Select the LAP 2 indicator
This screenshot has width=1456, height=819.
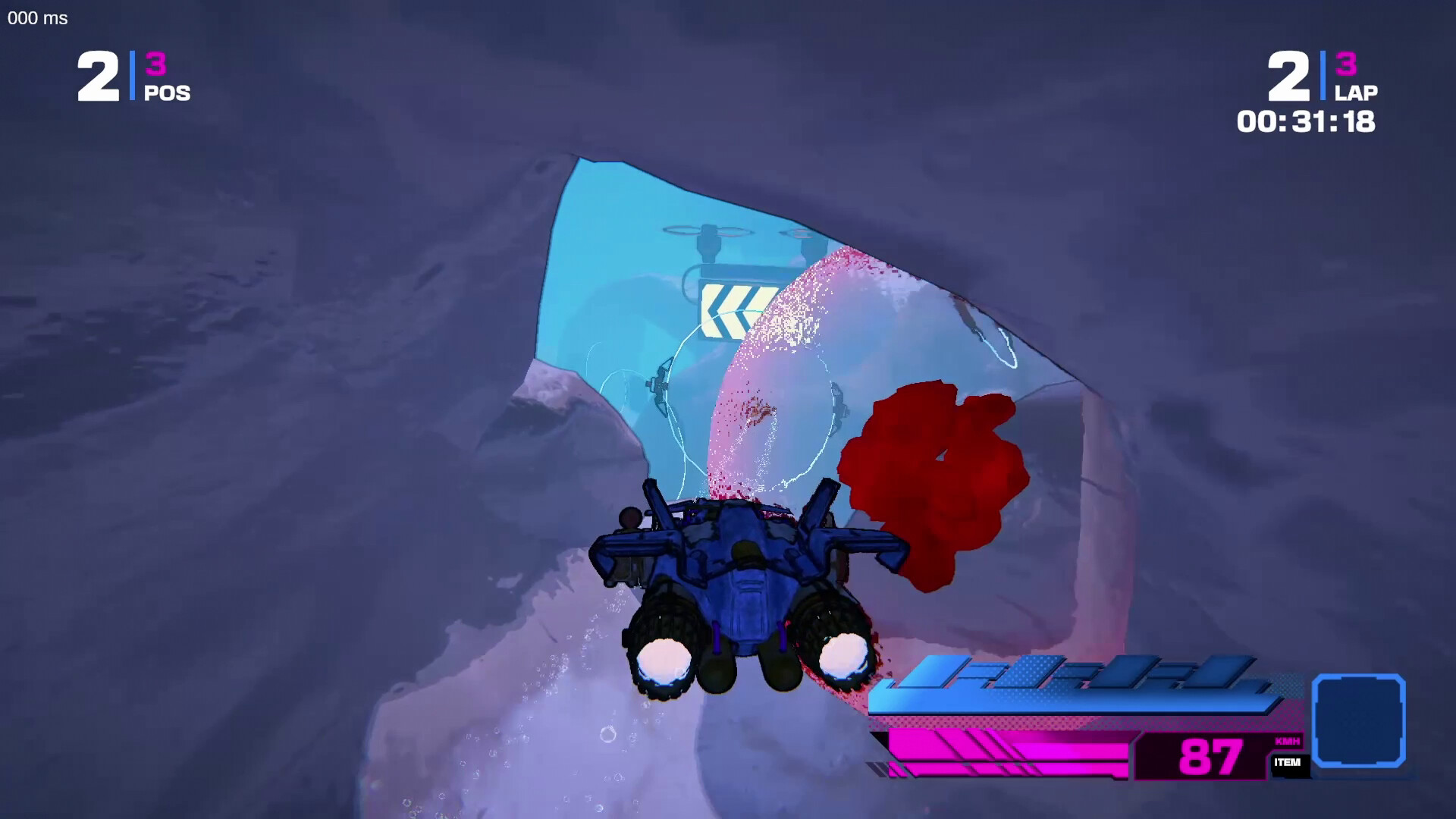tap(1289, 76)
